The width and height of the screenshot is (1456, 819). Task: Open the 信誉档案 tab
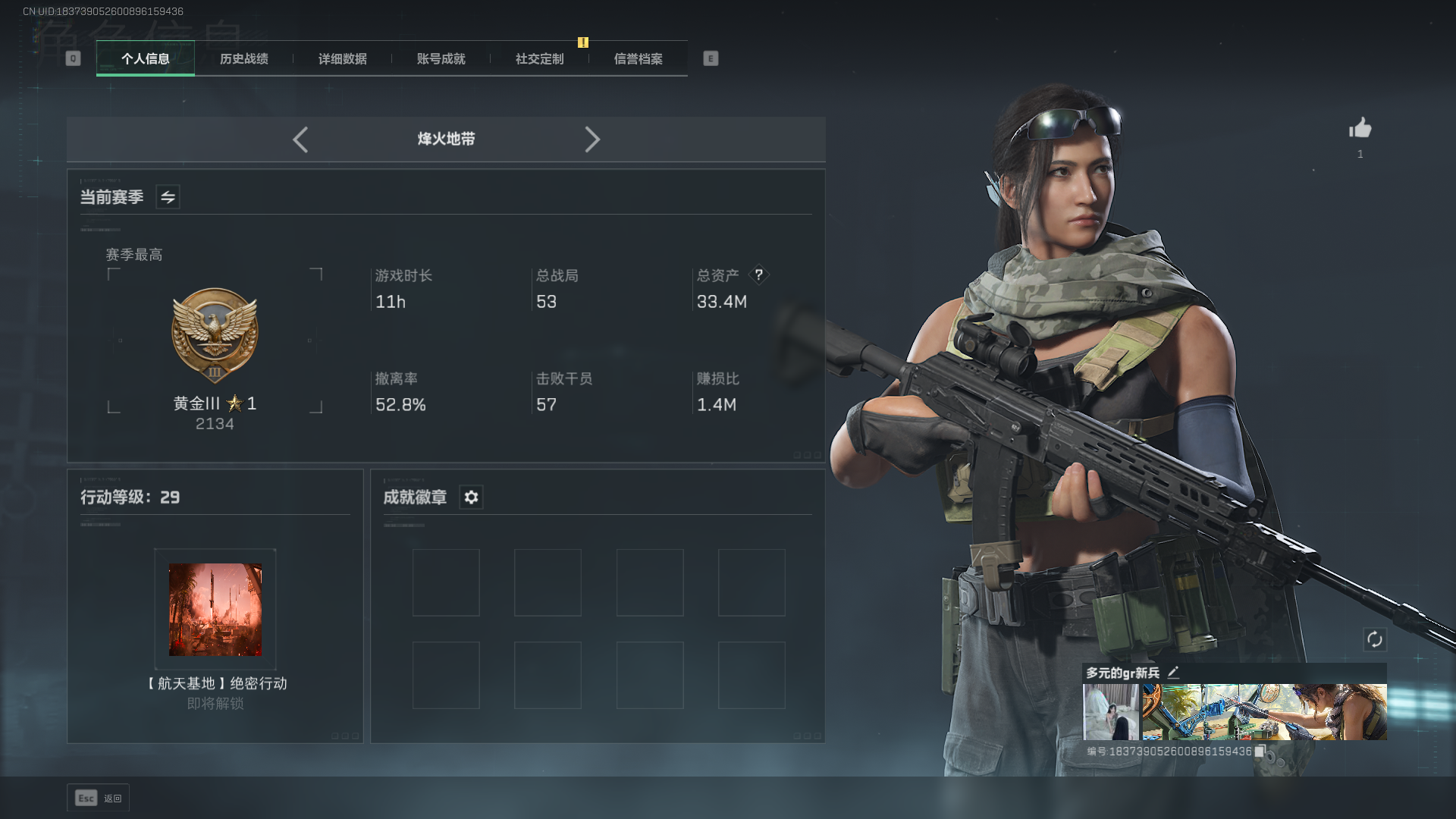(639, 59)
